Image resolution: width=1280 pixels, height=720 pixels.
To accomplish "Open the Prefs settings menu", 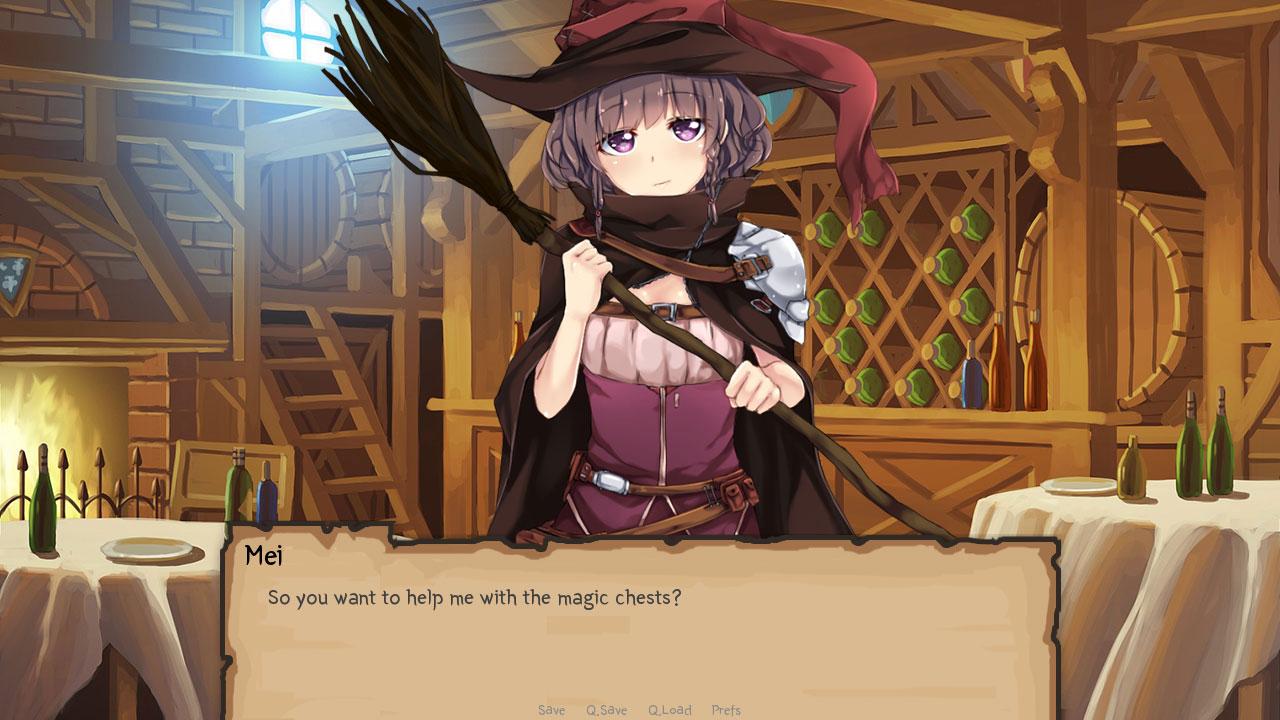I will (727, 709).
